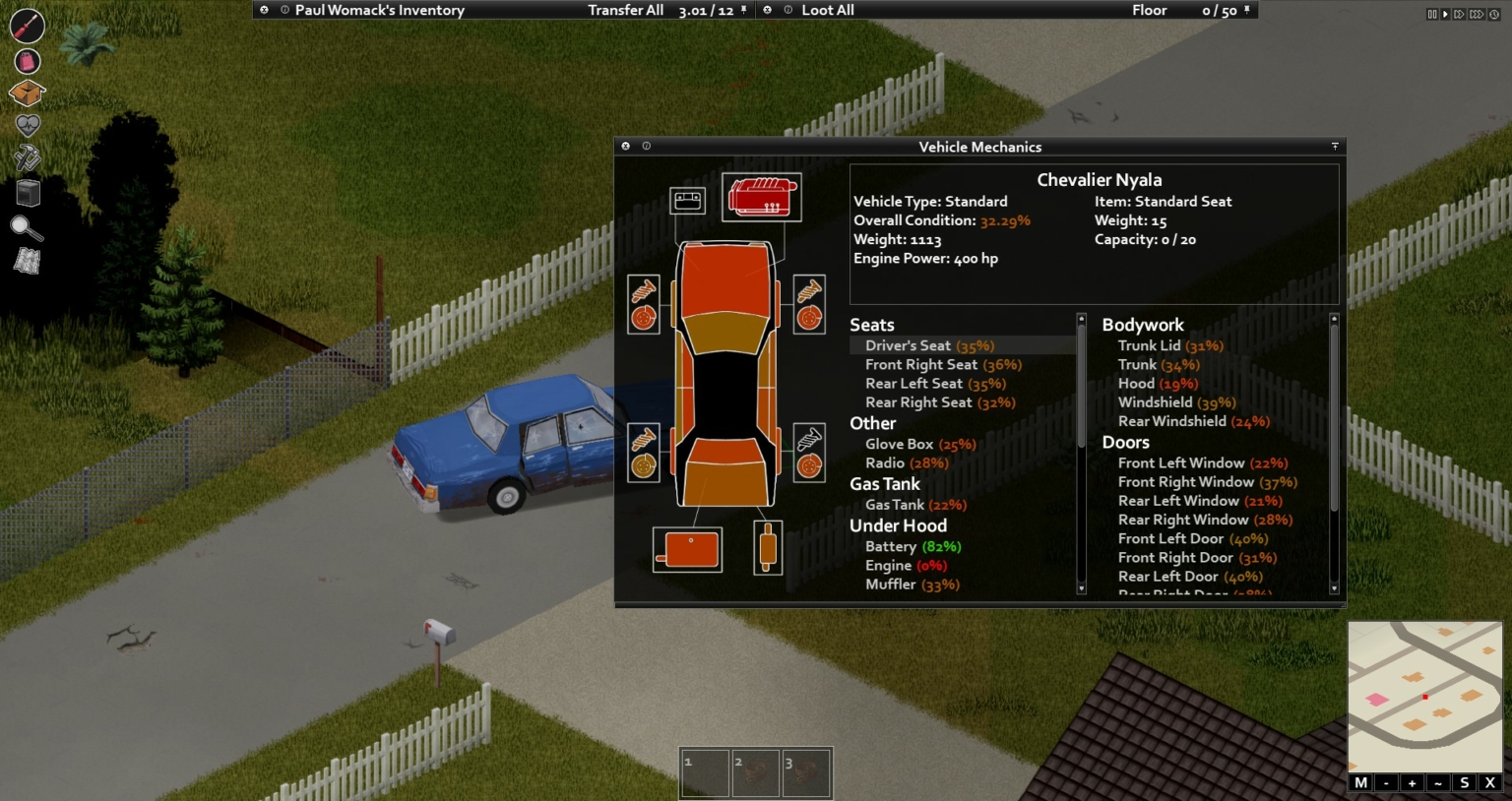Open the minimap symbols menu with M
This screenshot has width=1512, height=801.
point(1360,782)
